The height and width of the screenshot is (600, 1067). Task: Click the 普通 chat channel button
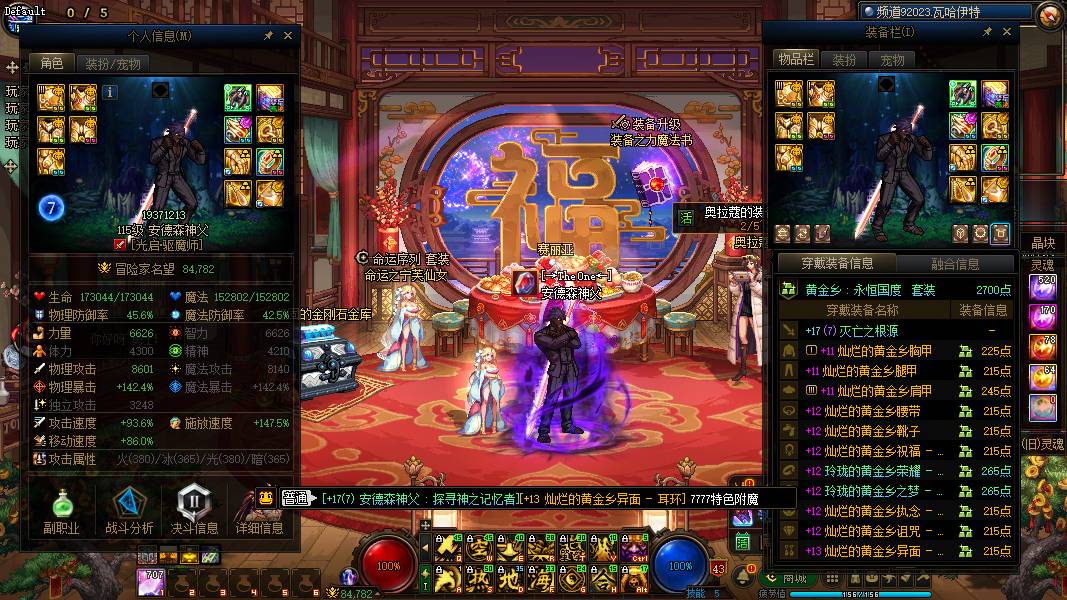point(295,497)
